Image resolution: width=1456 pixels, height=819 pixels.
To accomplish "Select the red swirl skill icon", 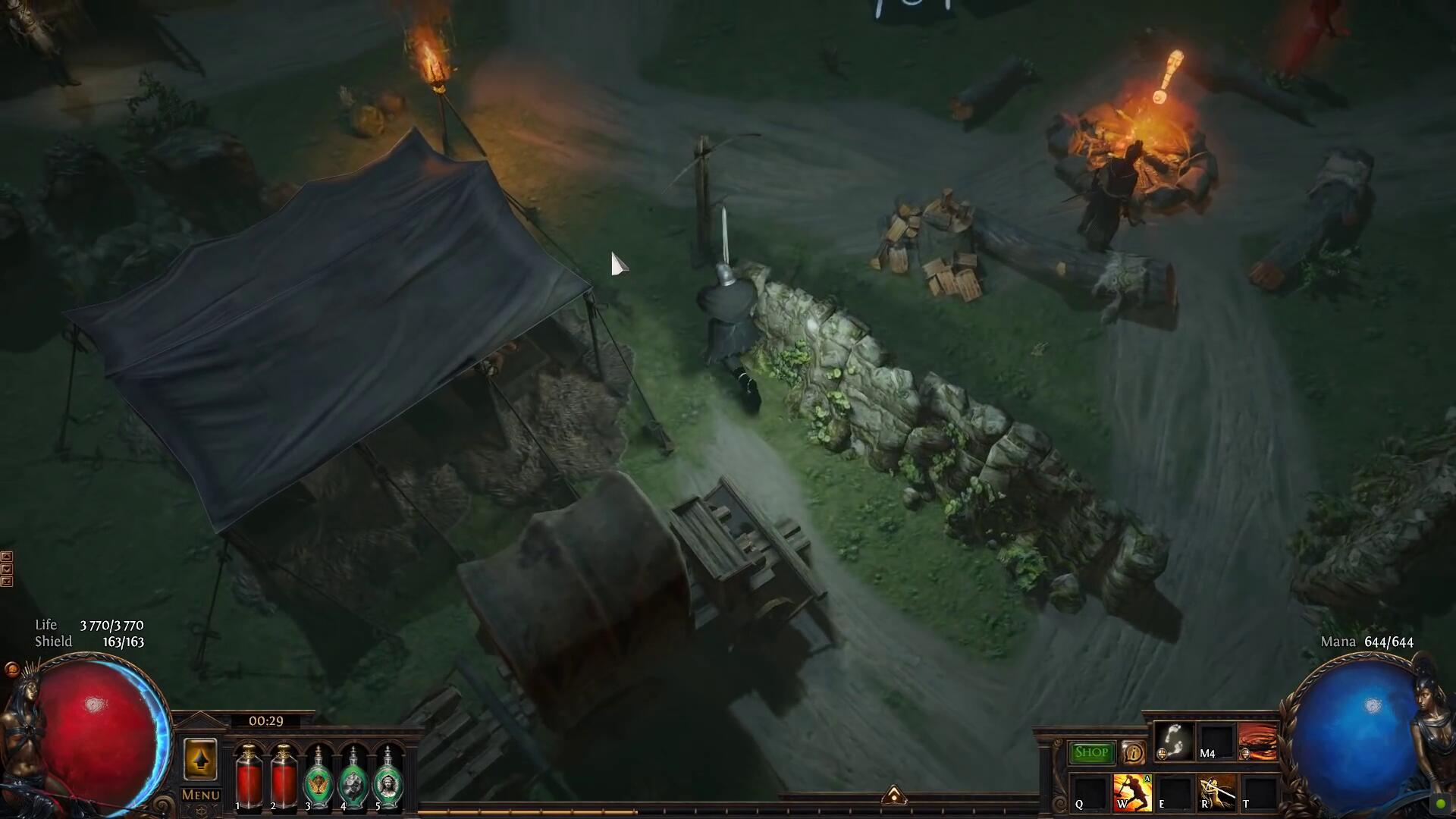I will 1257,741.
